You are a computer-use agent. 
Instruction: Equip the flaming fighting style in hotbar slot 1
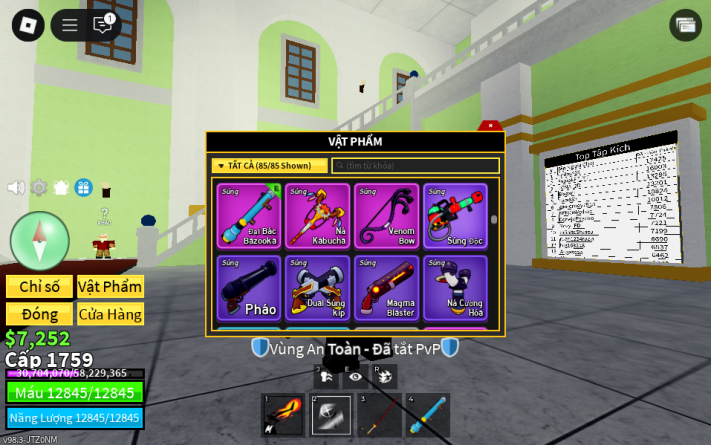282,415
